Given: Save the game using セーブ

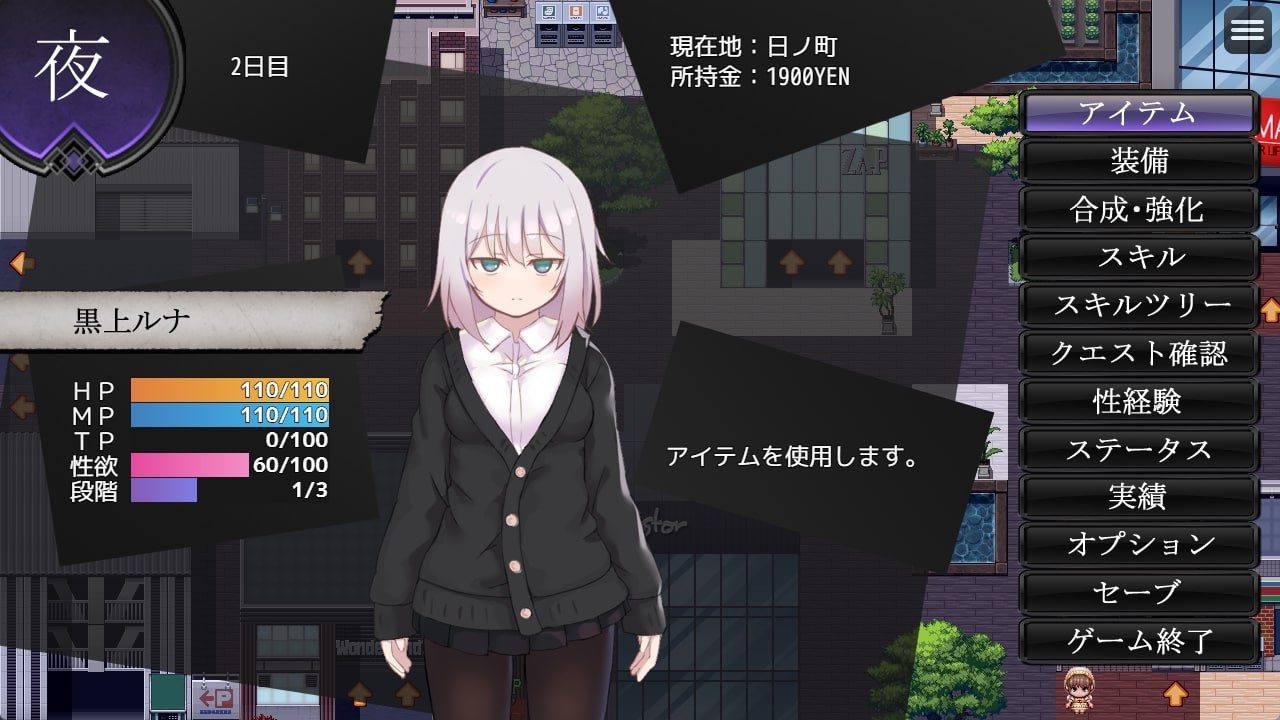Looking at the screenshot, I should pyautogui.click(x=1137, y=593).
